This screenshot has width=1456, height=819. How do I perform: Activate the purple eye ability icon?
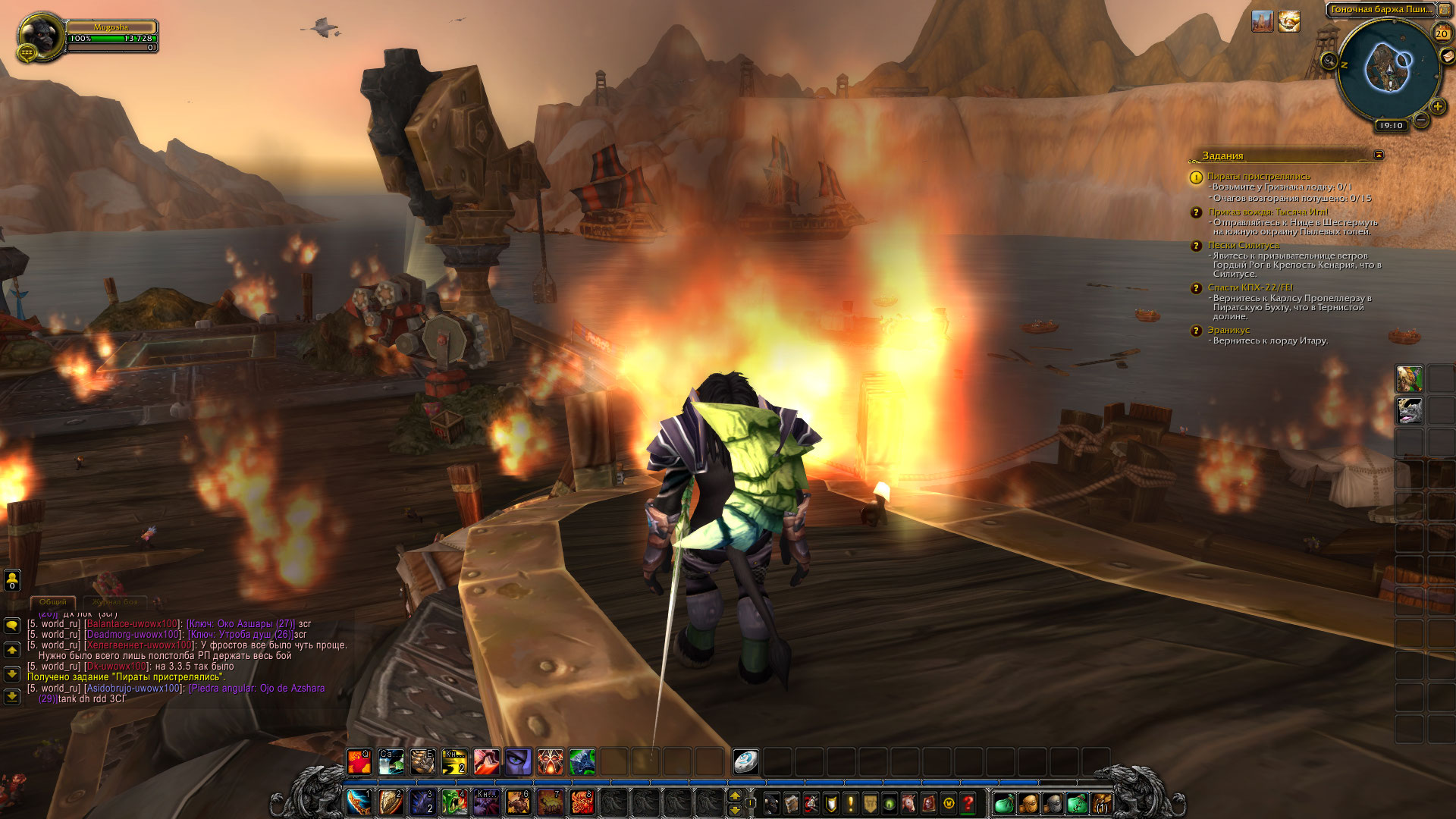(519, 761)
